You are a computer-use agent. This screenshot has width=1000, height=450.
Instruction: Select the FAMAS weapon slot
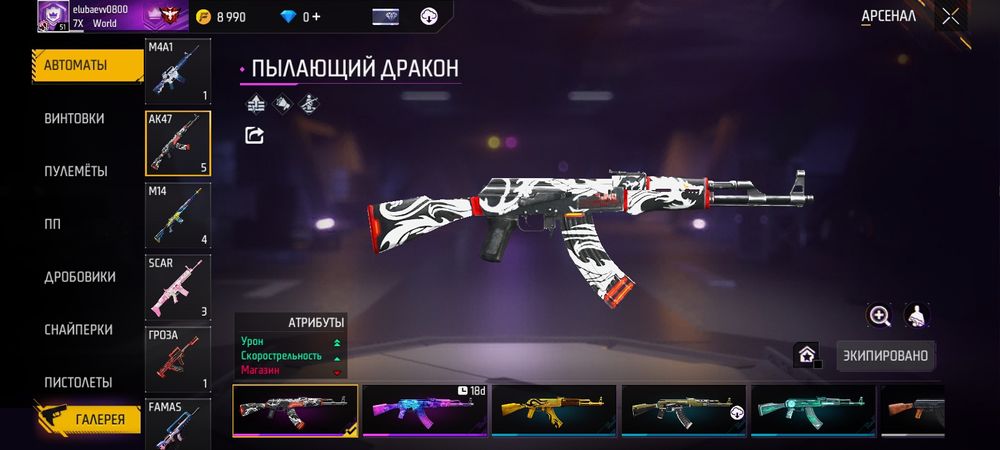(178, 424)
